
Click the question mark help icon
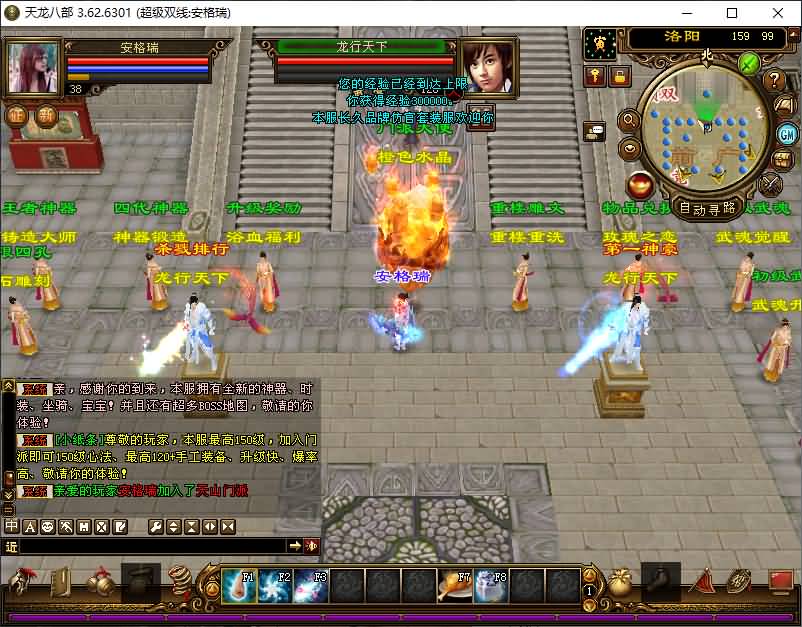[774, 80]
